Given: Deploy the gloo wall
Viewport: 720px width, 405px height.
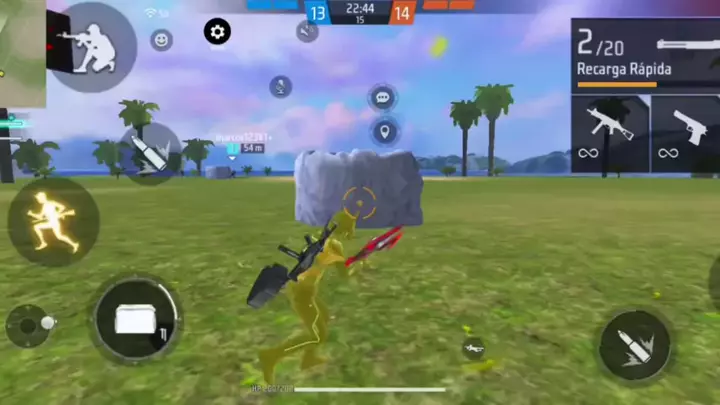Looking at the screenshot, I should (137, 320).
